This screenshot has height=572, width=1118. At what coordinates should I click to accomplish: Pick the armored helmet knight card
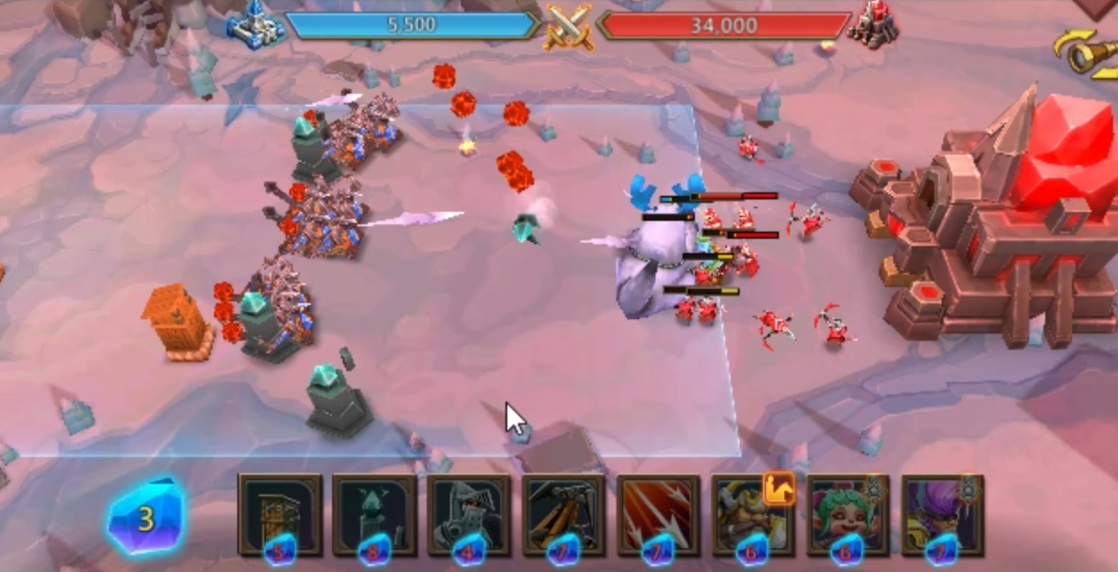(469, 514)
